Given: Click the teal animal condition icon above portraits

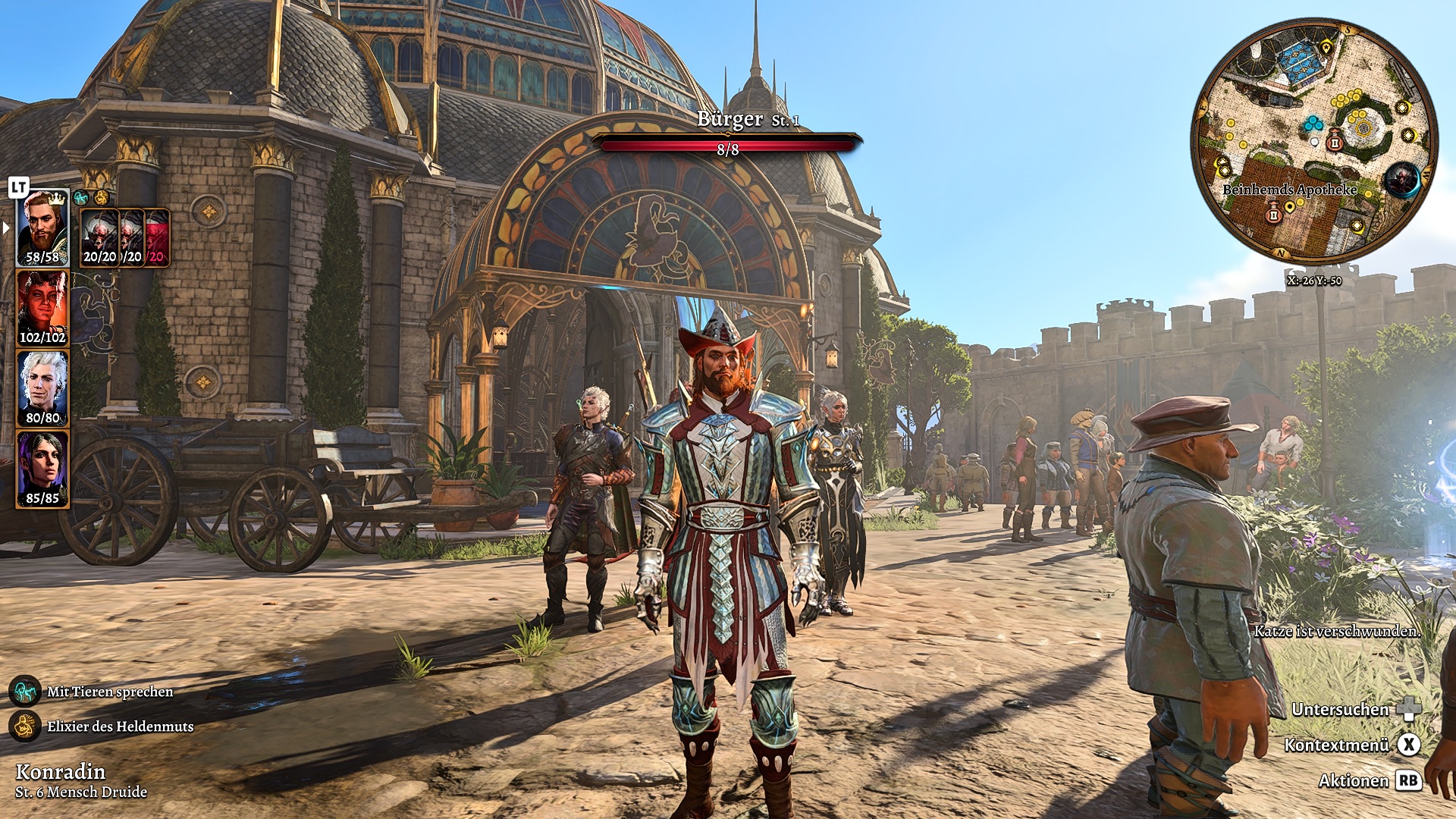Looking at the screenshot, I should pos(81,199).
